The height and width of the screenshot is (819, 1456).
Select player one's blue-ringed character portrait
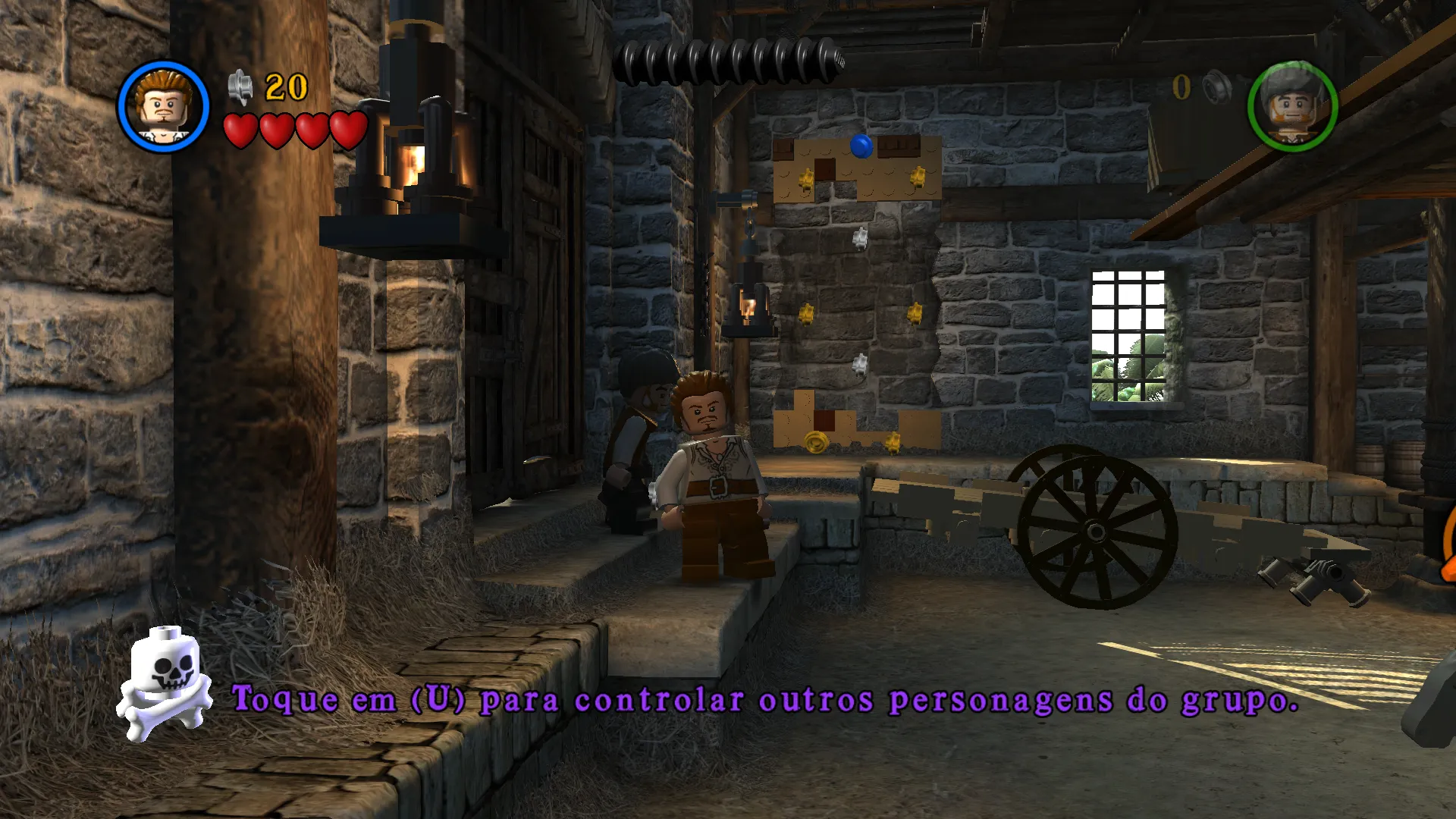[x=163, y=107]
